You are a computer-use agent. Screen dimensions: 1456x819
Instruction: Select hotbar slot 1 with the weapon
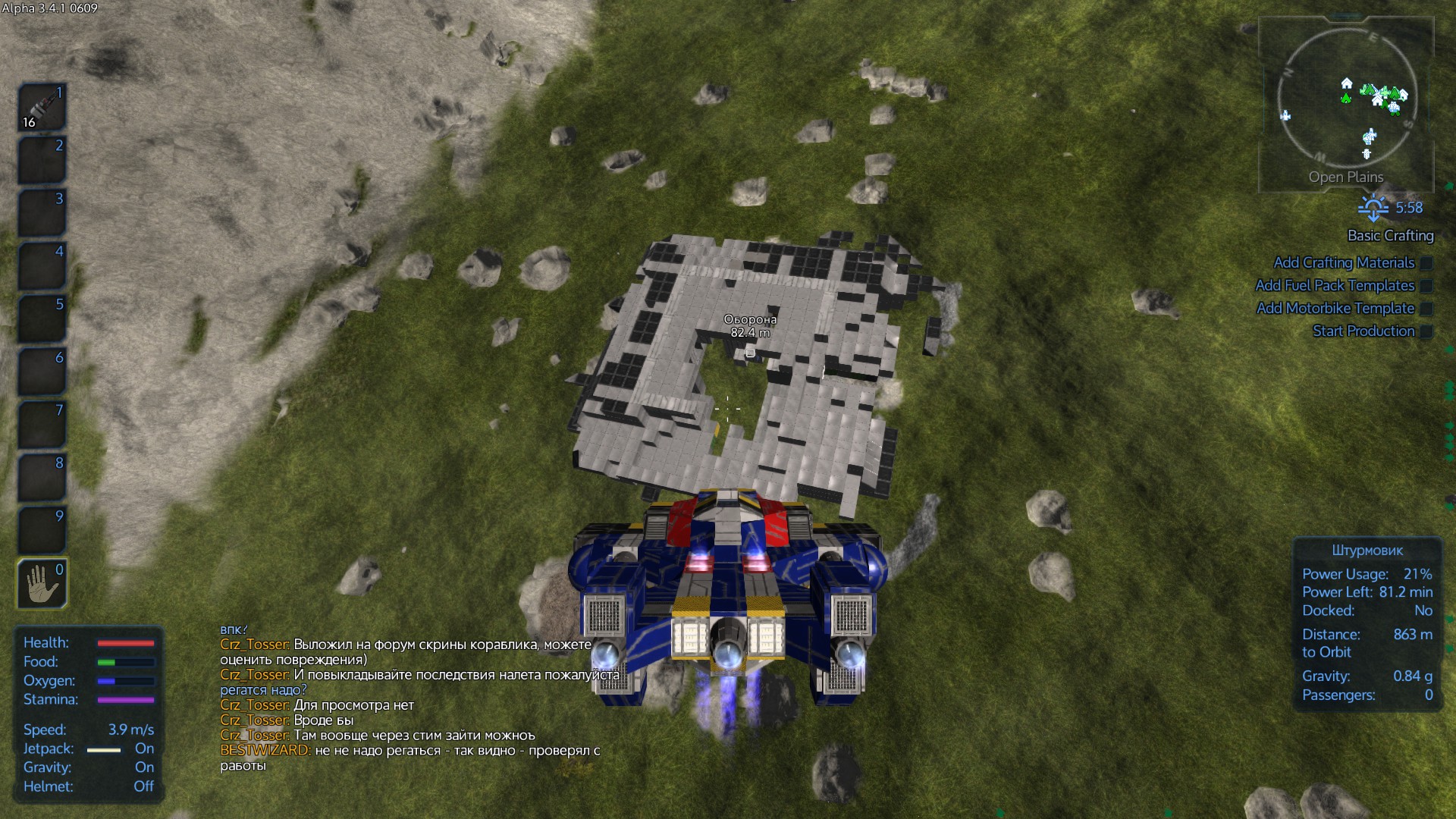pos(42,107)
